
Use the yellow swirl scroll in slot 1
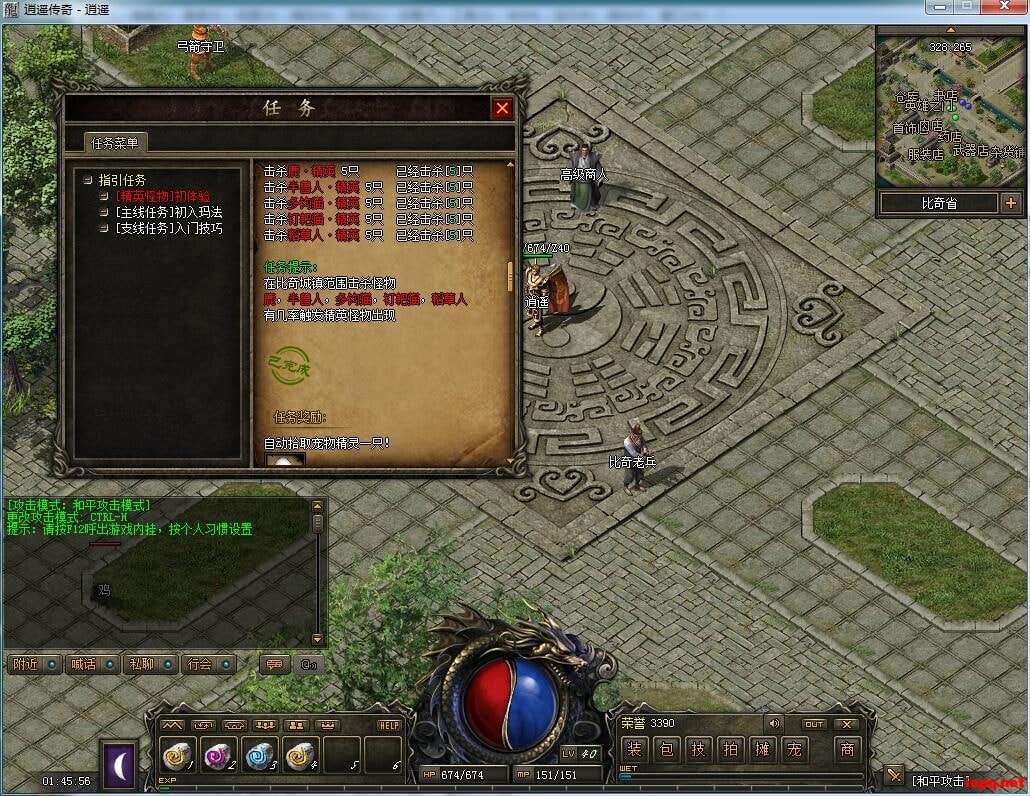click(x=177, y=756)
